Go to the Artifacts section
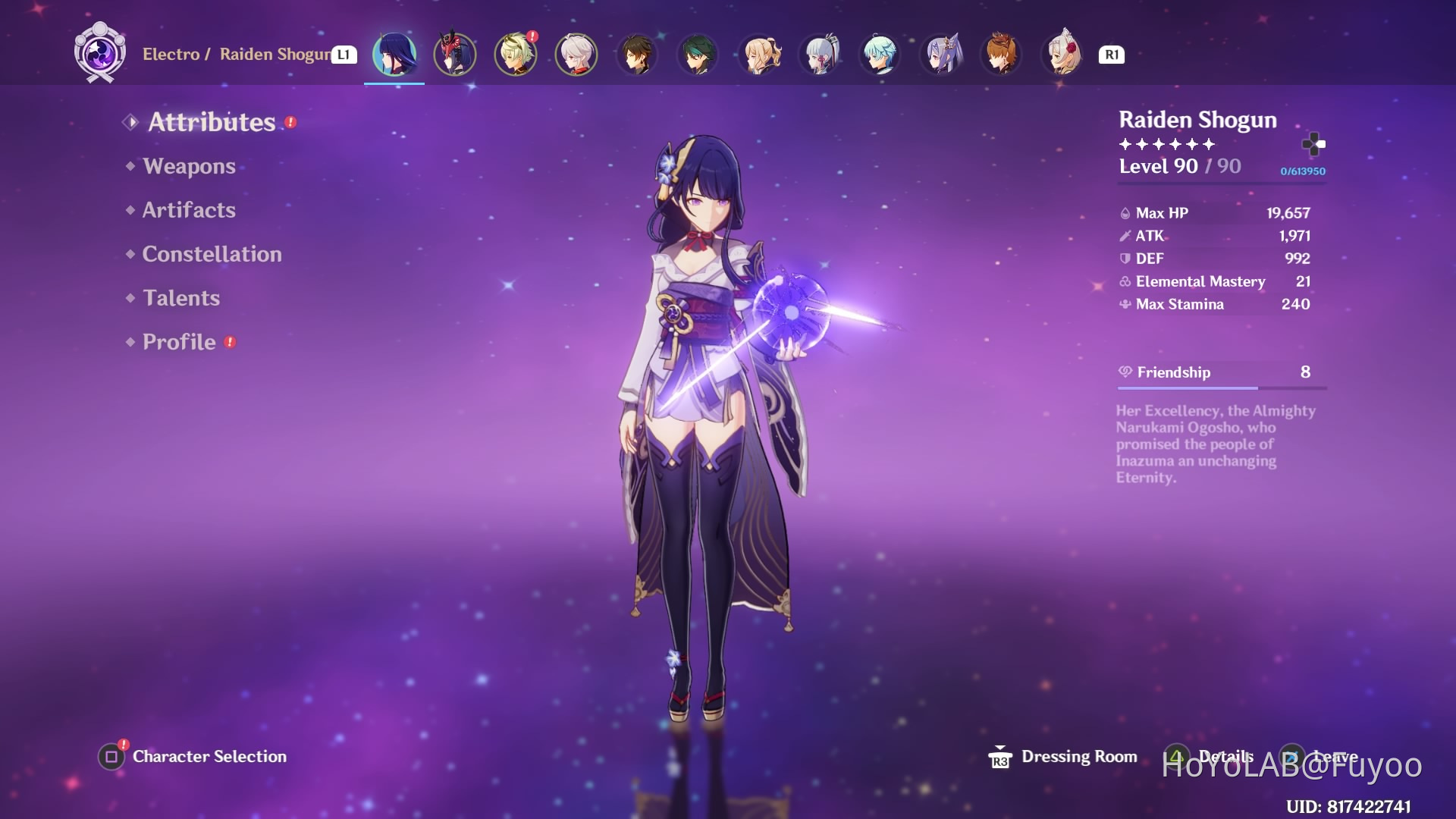1456x819 pixels. pos(189,210)
